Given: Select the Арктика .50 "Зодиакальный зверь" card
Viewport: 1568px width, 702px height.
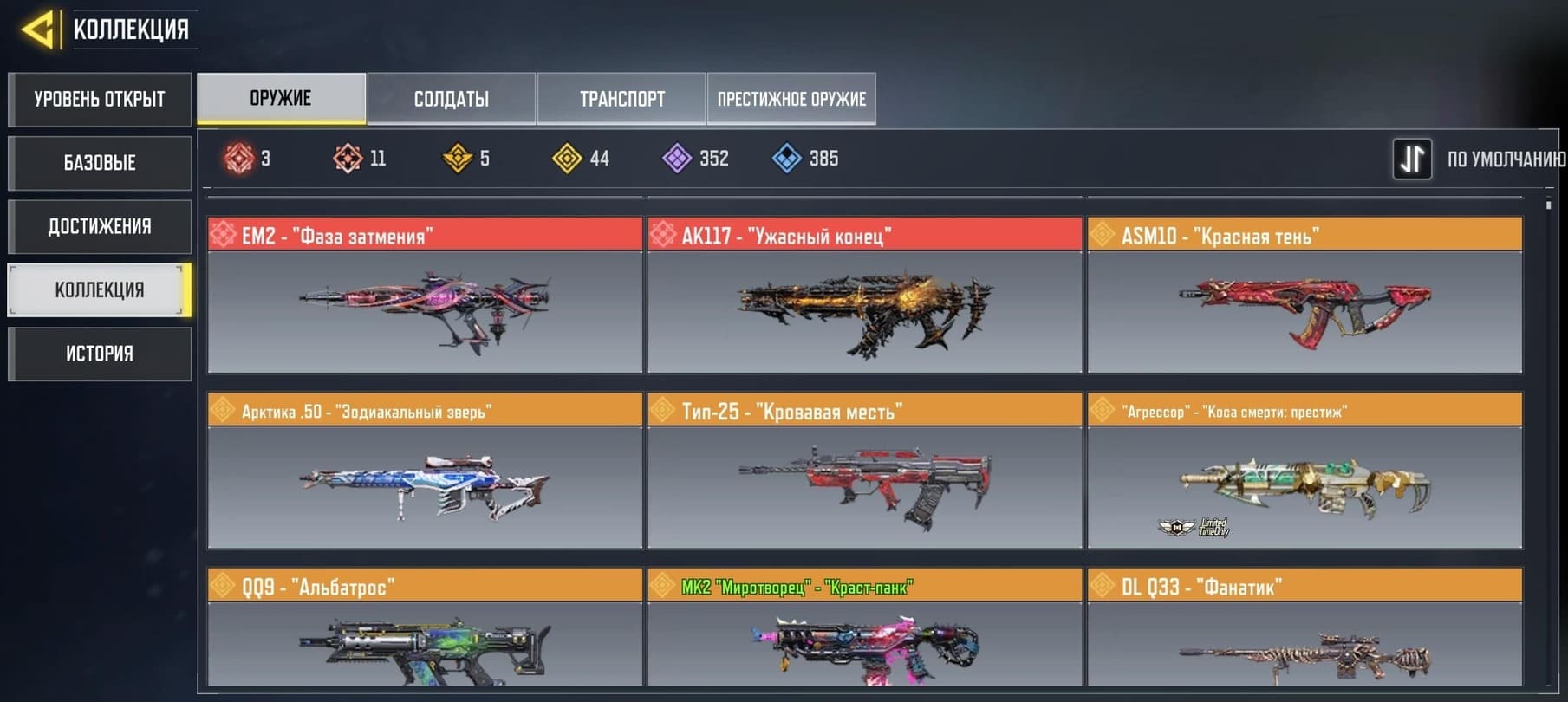Looking at the screenshot, I should (x=425, y=471).
